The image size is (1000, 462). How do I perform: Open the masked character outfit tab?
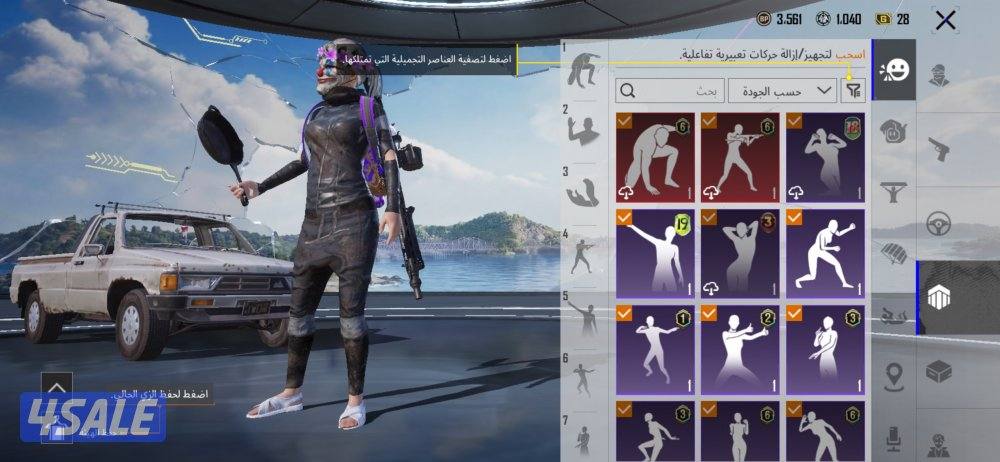[940, 75]
